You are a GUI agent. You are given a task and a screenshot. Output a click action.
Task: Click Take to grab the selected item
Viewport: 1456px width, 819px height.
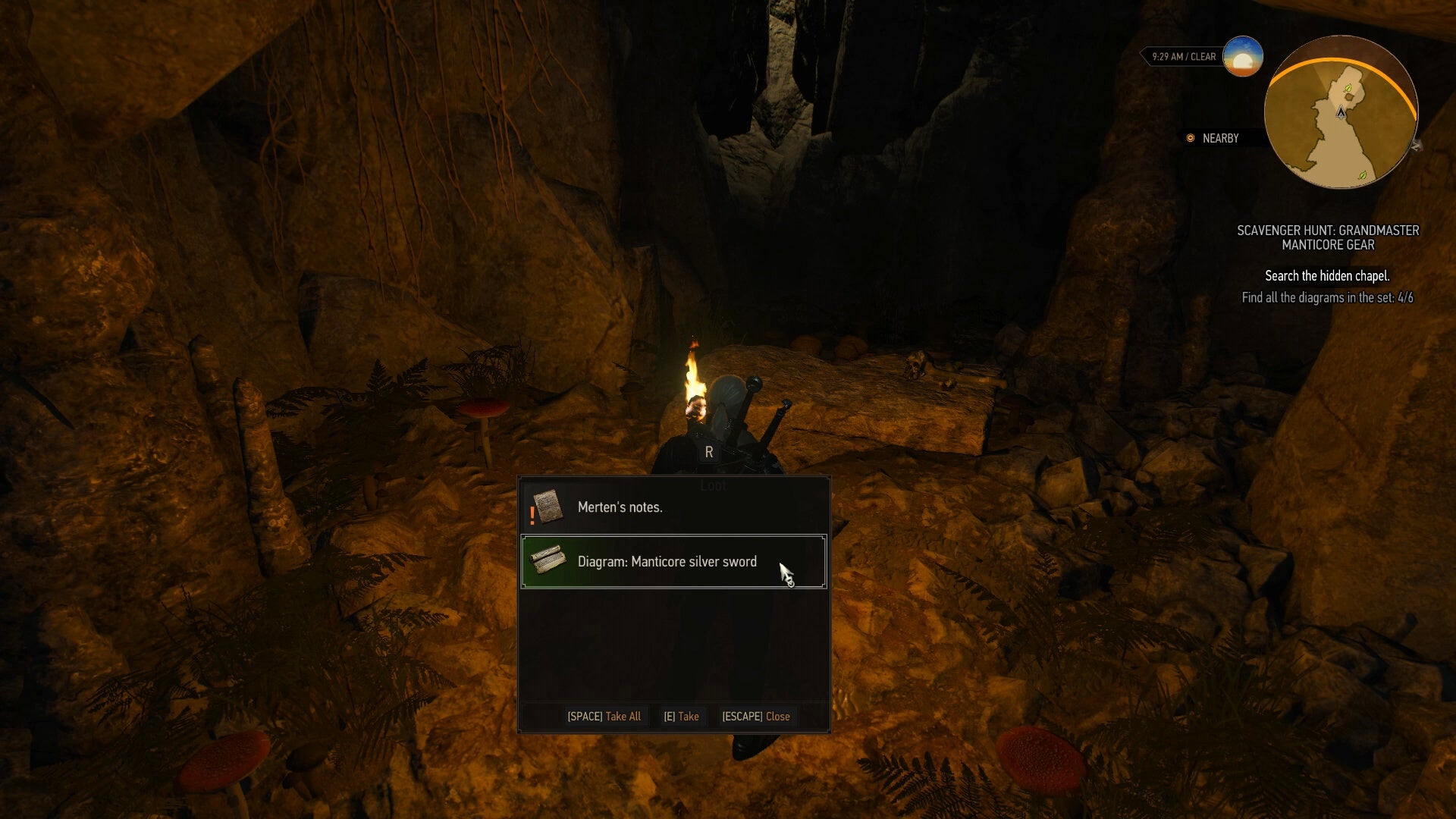tap(681, 716)
